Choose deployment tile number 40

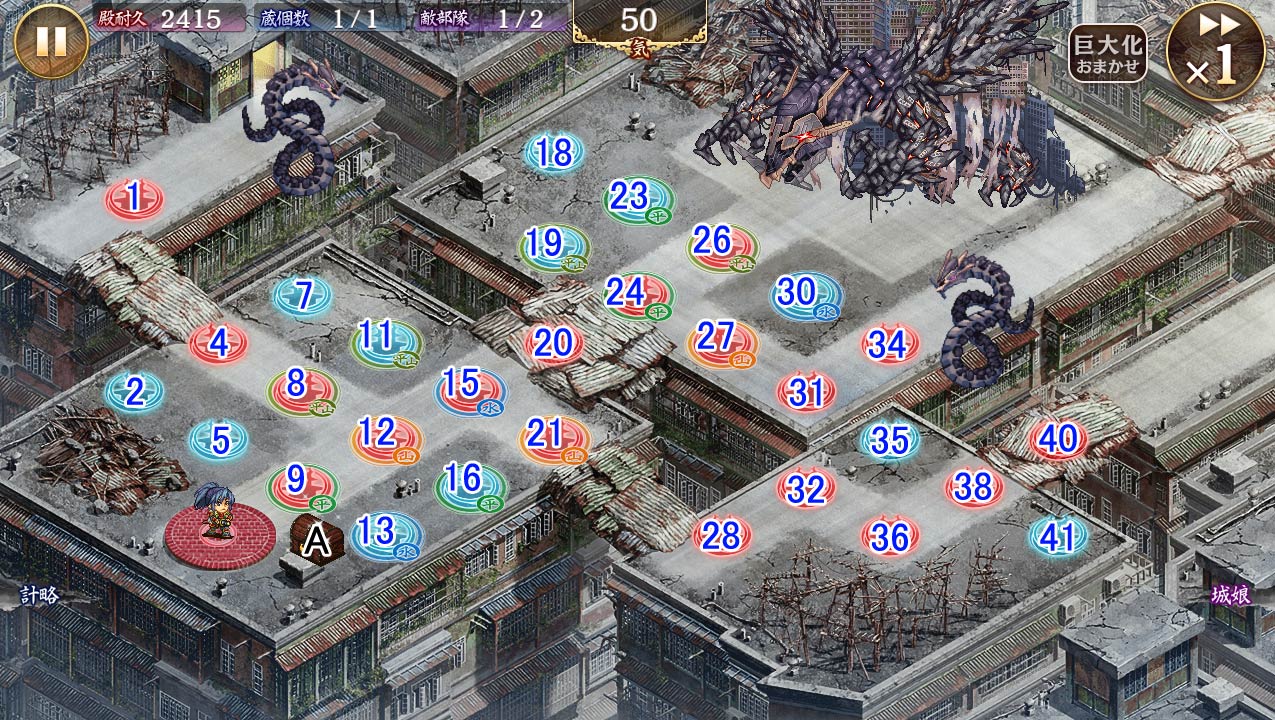tap(1058, 440)
